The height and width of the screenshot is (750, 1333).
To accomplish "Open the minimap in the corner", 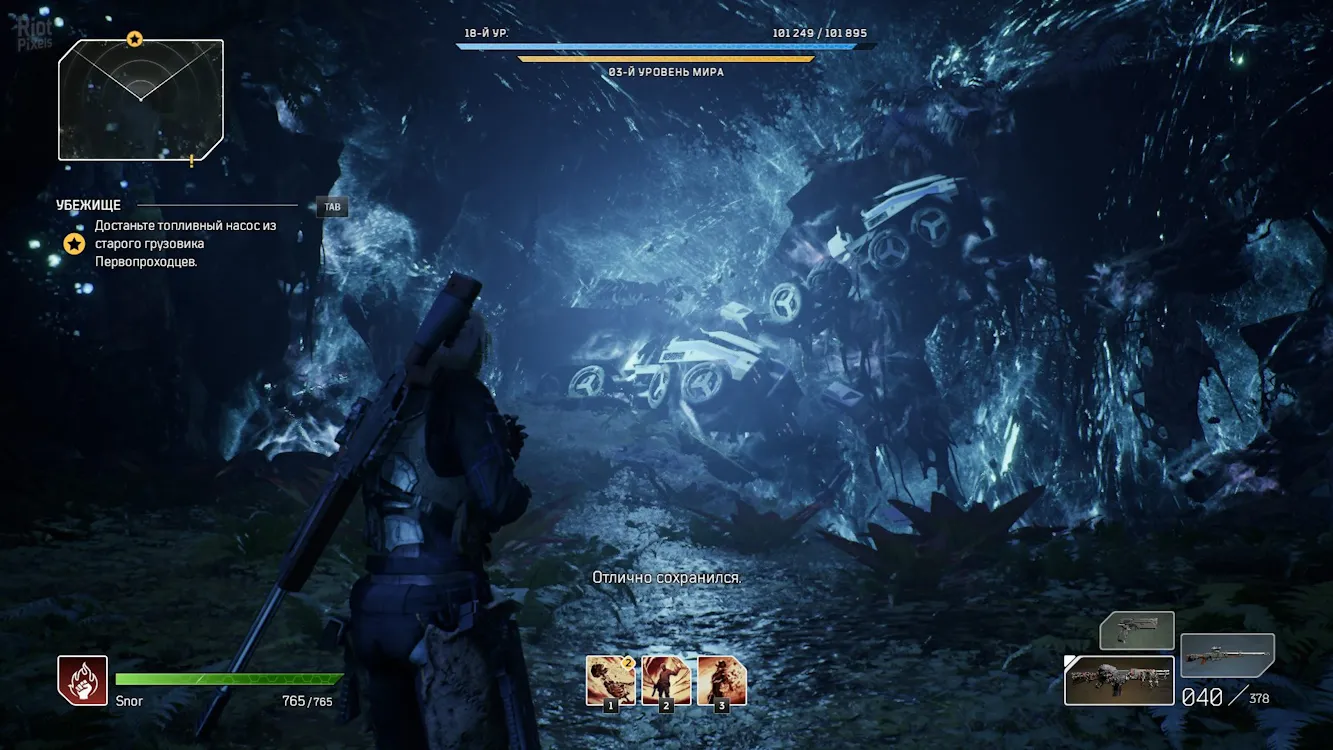I will coord(140,100).
